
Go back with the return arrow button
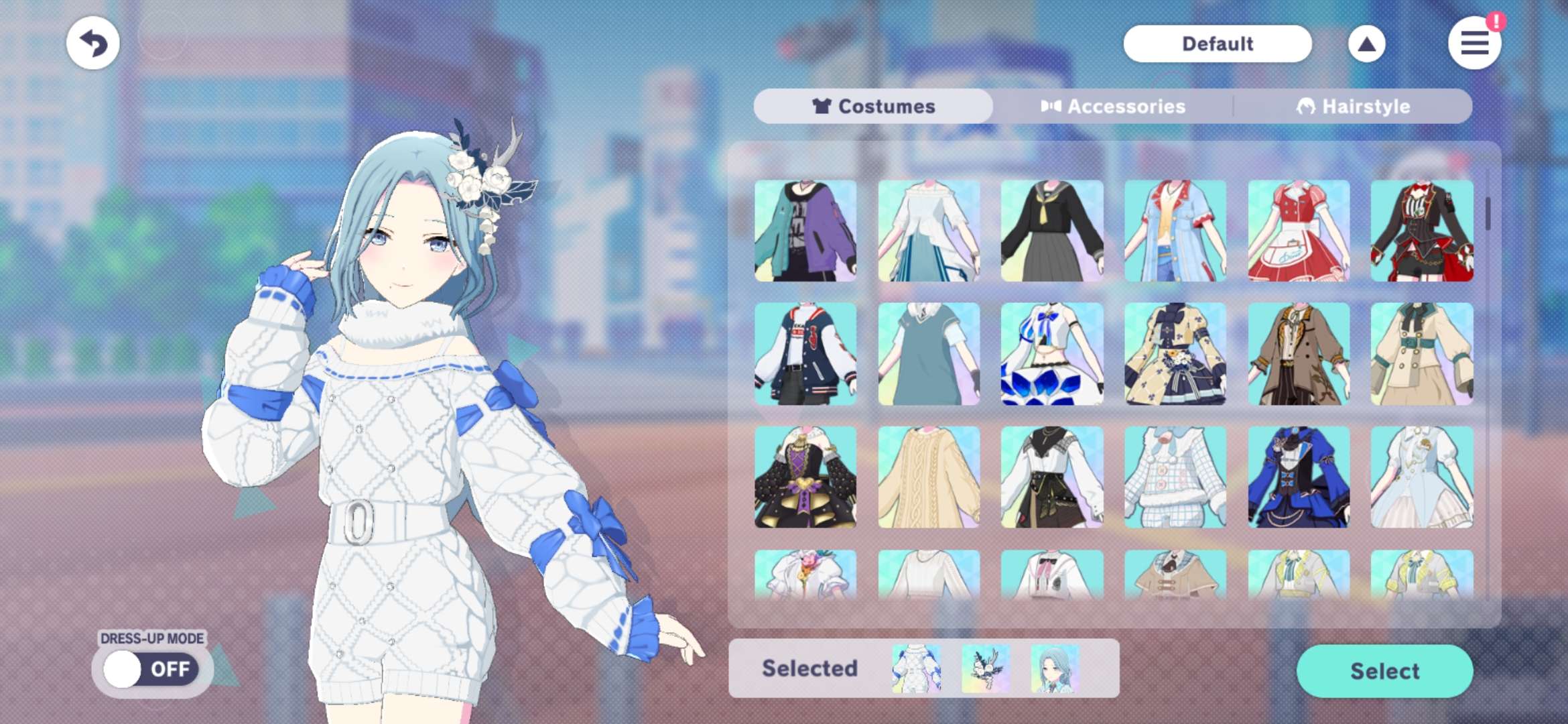click(x=93, y=44)
